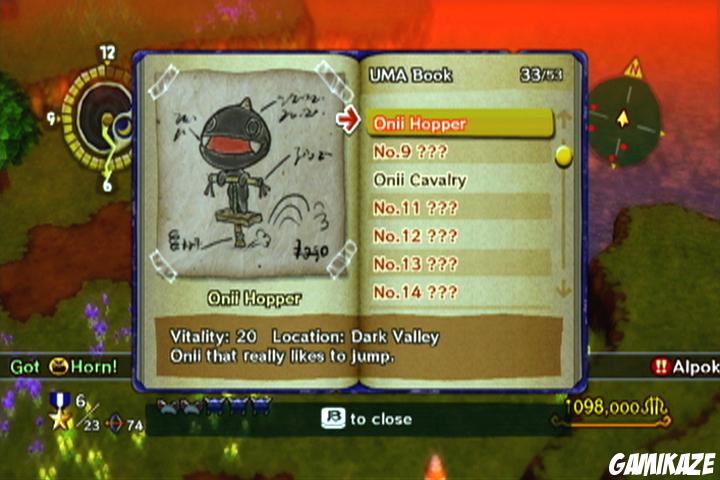Click the yellow scrollbar knob
The width and height of the screenshot is (720, 480).
coord(563,155)
